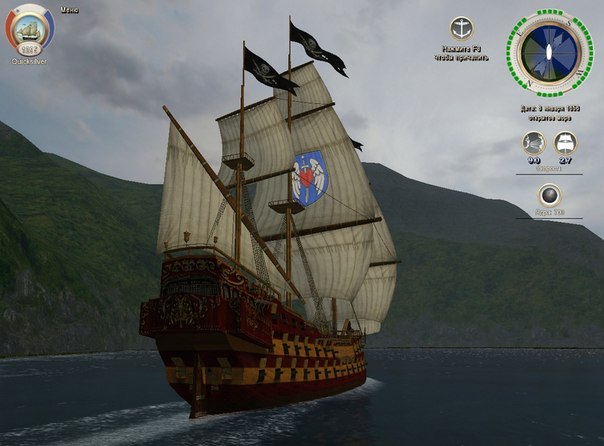Select the Quicksilver ship portrait
604x446 pixels.
(30, 31)
